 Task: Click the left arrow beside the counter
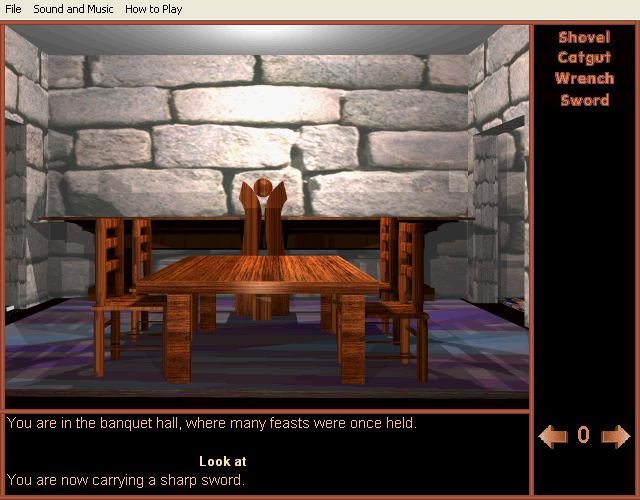(552, 436)
